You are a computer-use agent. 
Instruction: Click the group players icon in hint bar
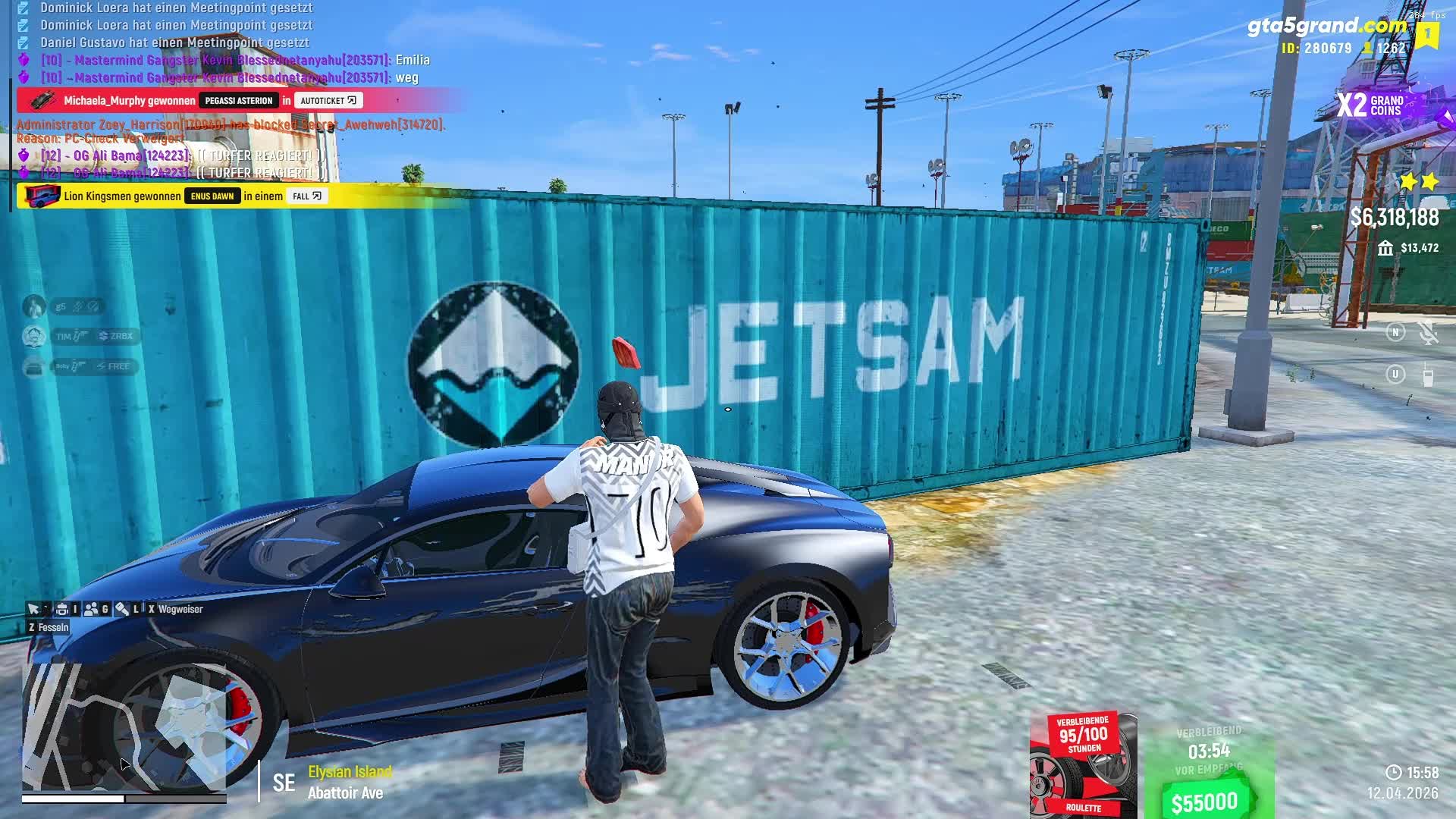(92, 609)
